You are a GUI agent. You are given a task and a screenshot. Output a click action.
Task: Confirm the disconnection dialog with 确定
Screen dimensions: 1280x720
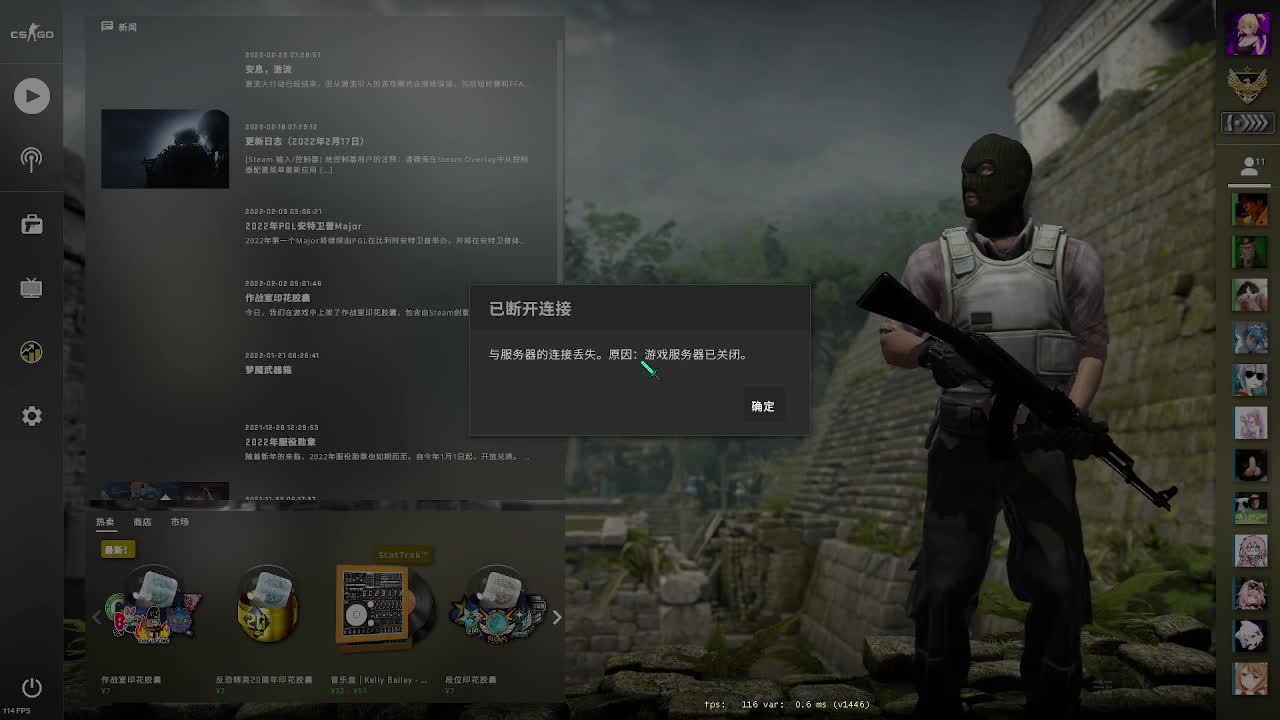coord(762,406)
